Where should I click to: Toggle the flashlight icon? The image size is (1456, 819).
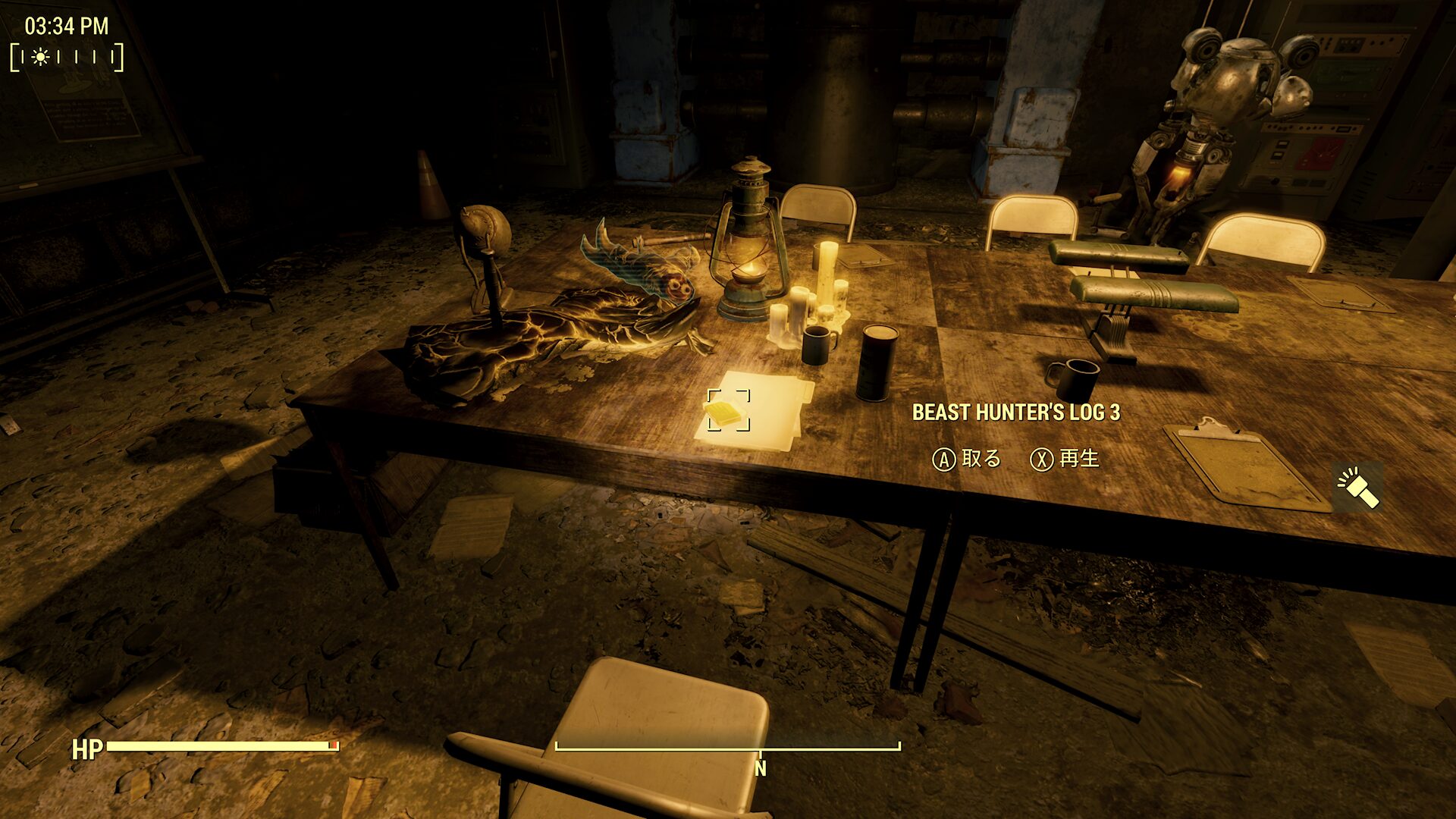pos(1357,488)
